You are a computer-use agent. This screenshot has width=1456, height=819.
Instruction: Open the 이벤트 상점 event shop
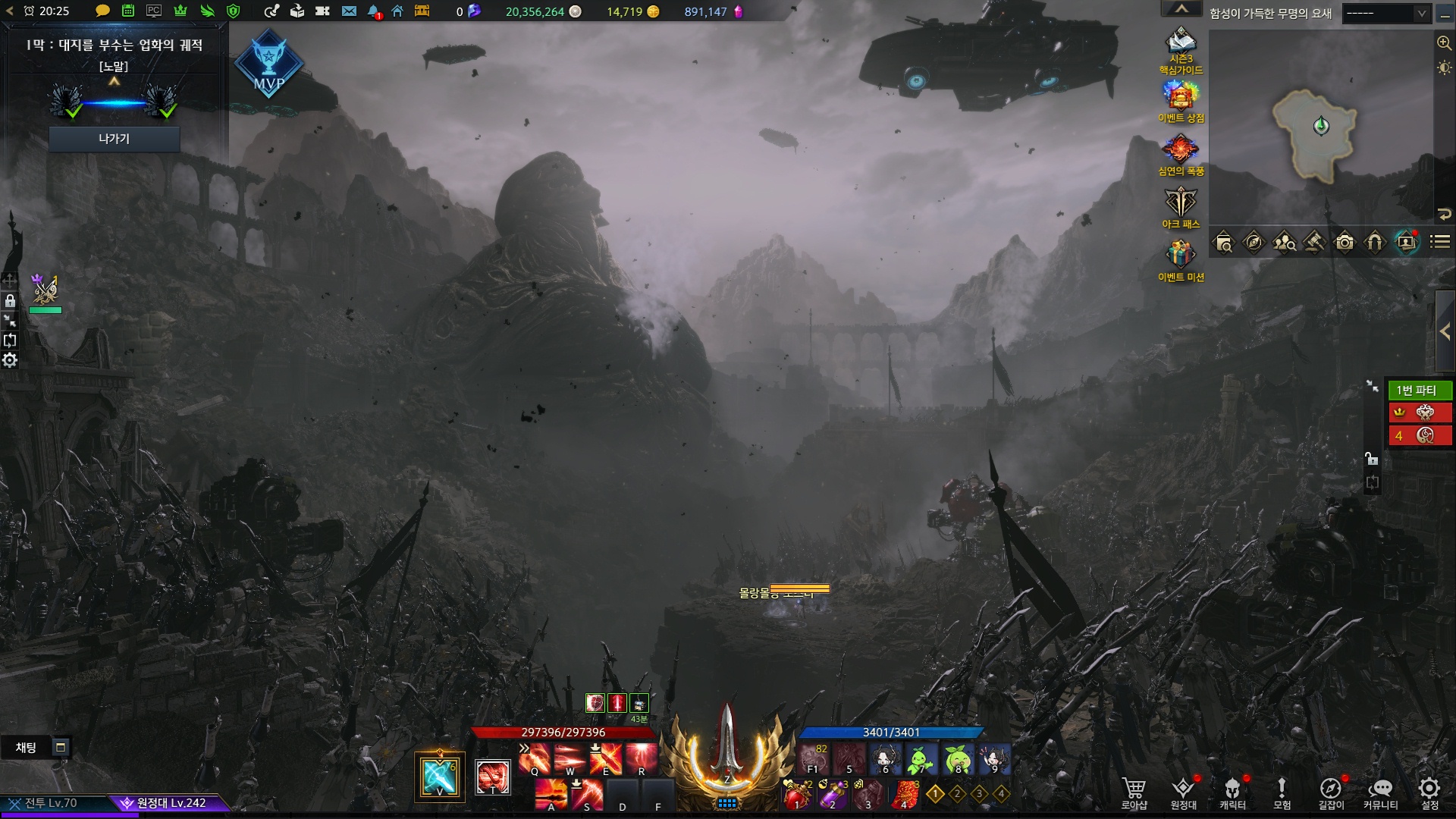click(x=1181, y=99)
